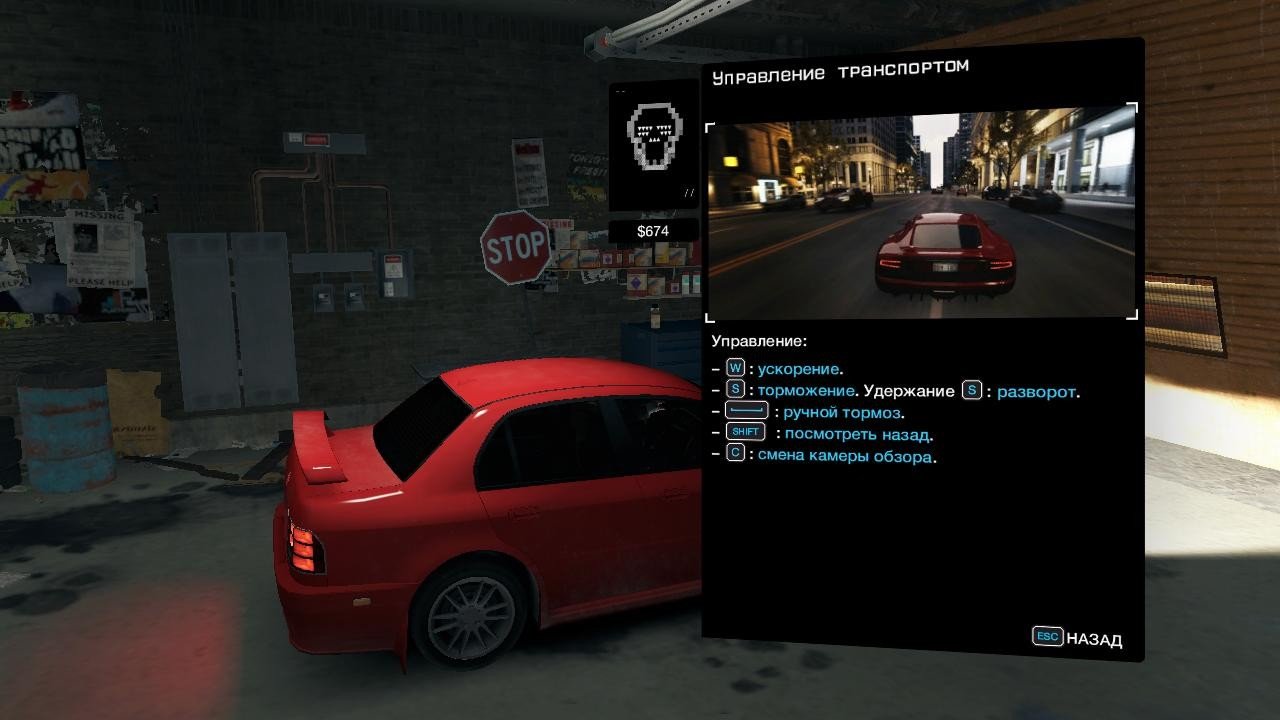Image resolution: width=1280 pixels, height=720 pixels.
Task: Select the S braking key icon
Action: coord(735,390)
